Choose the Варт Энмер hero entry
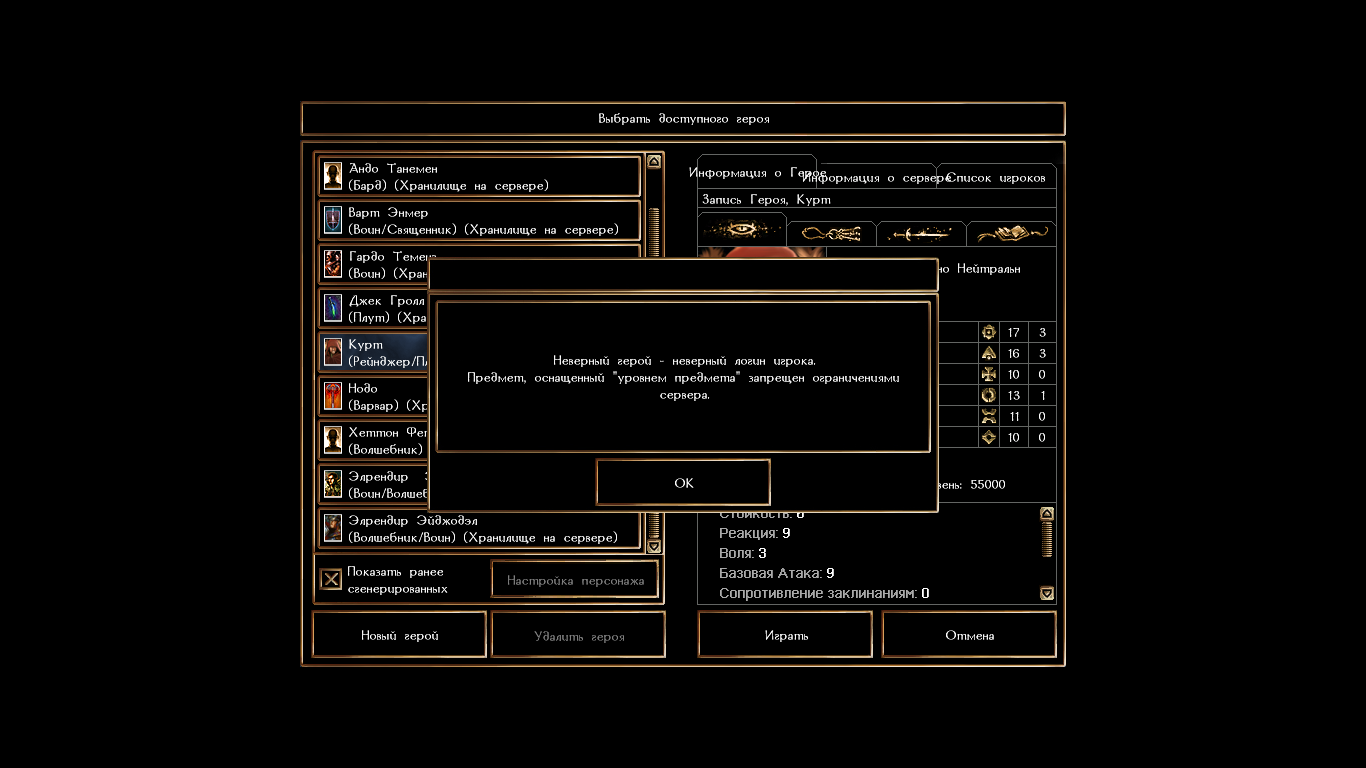This screenshot has height=768, width=1366. [480, 221]
